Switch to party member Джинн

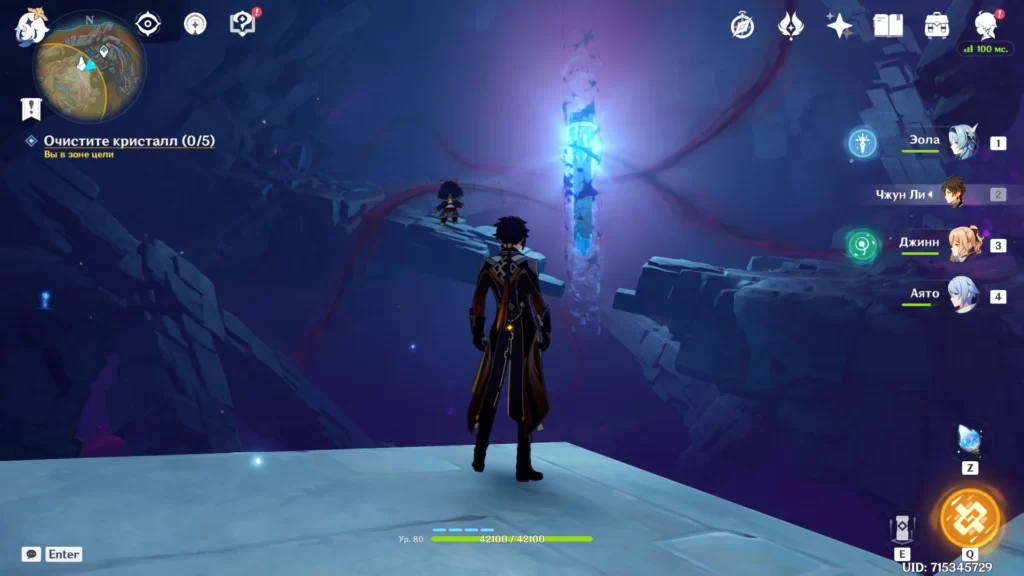pyautogui.click(x=962, y=245)
